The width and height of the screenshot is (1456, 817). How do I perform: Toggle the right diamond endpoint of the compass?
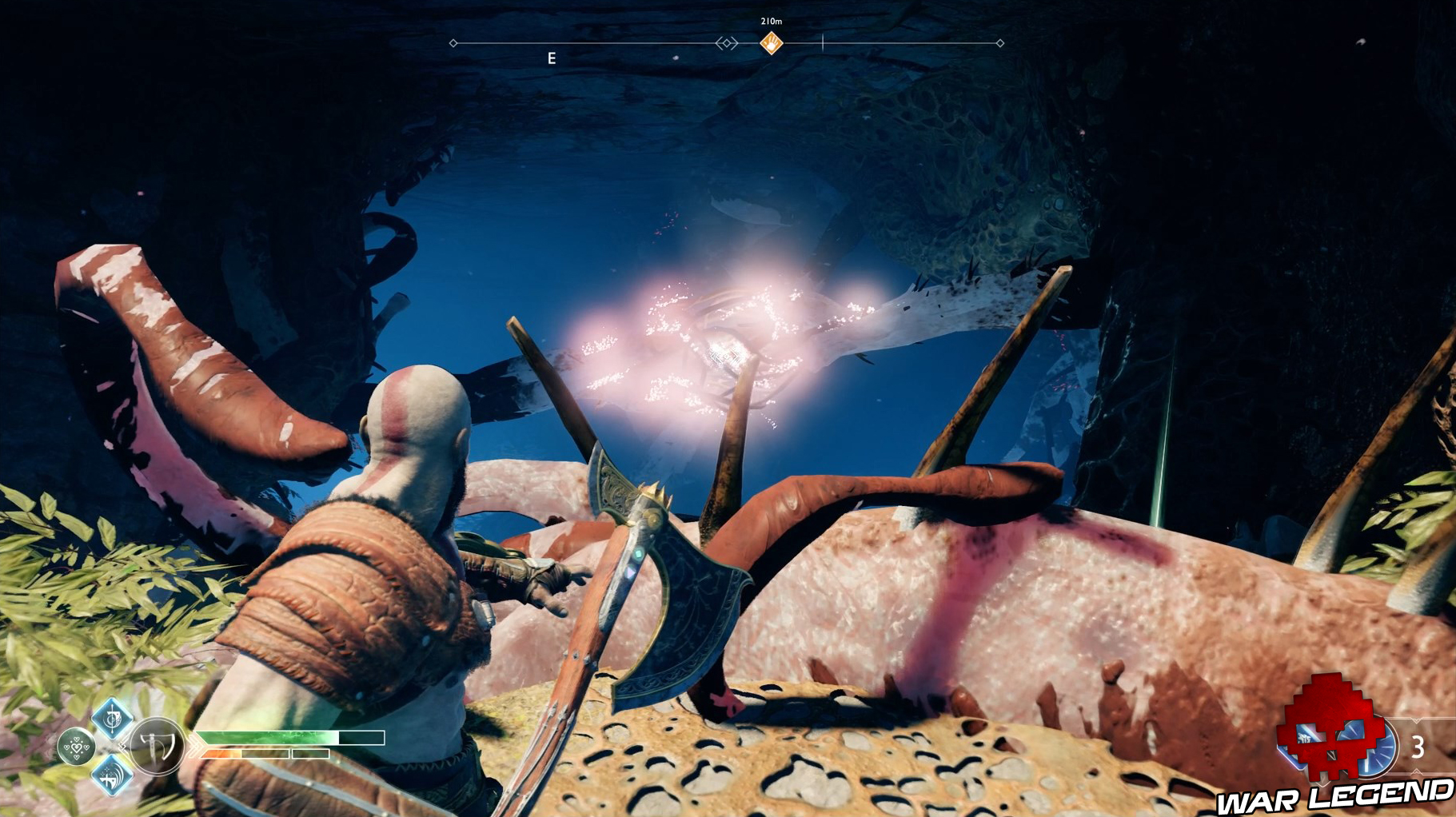click(1000, 43)
